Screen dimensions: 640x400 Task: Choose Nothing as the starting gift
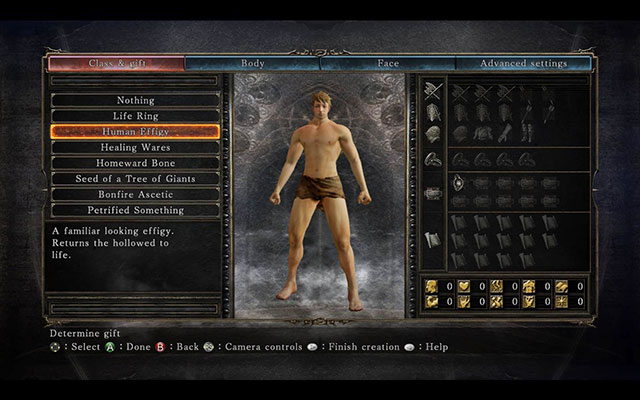click(x=135, y=100)
